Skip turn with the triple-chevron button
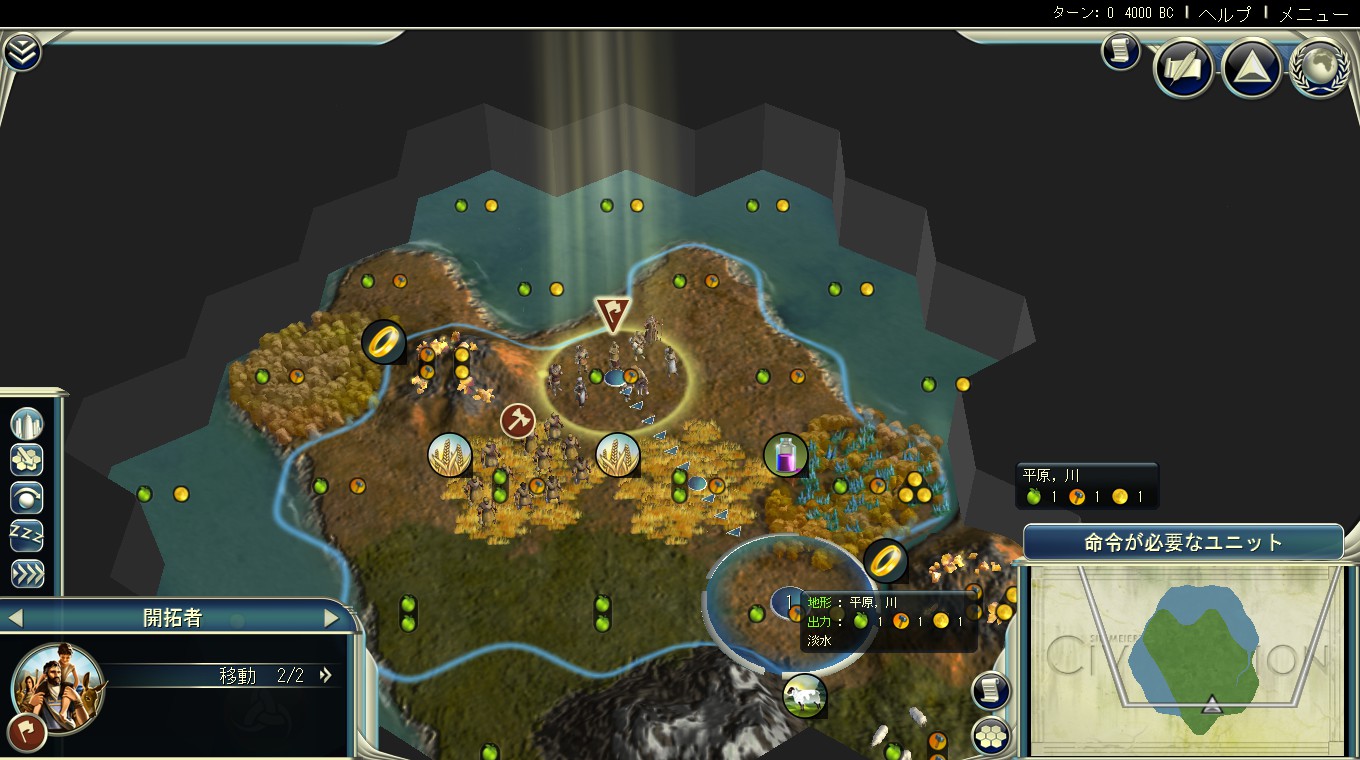1360x760 pixels. (x=27, y=573)
